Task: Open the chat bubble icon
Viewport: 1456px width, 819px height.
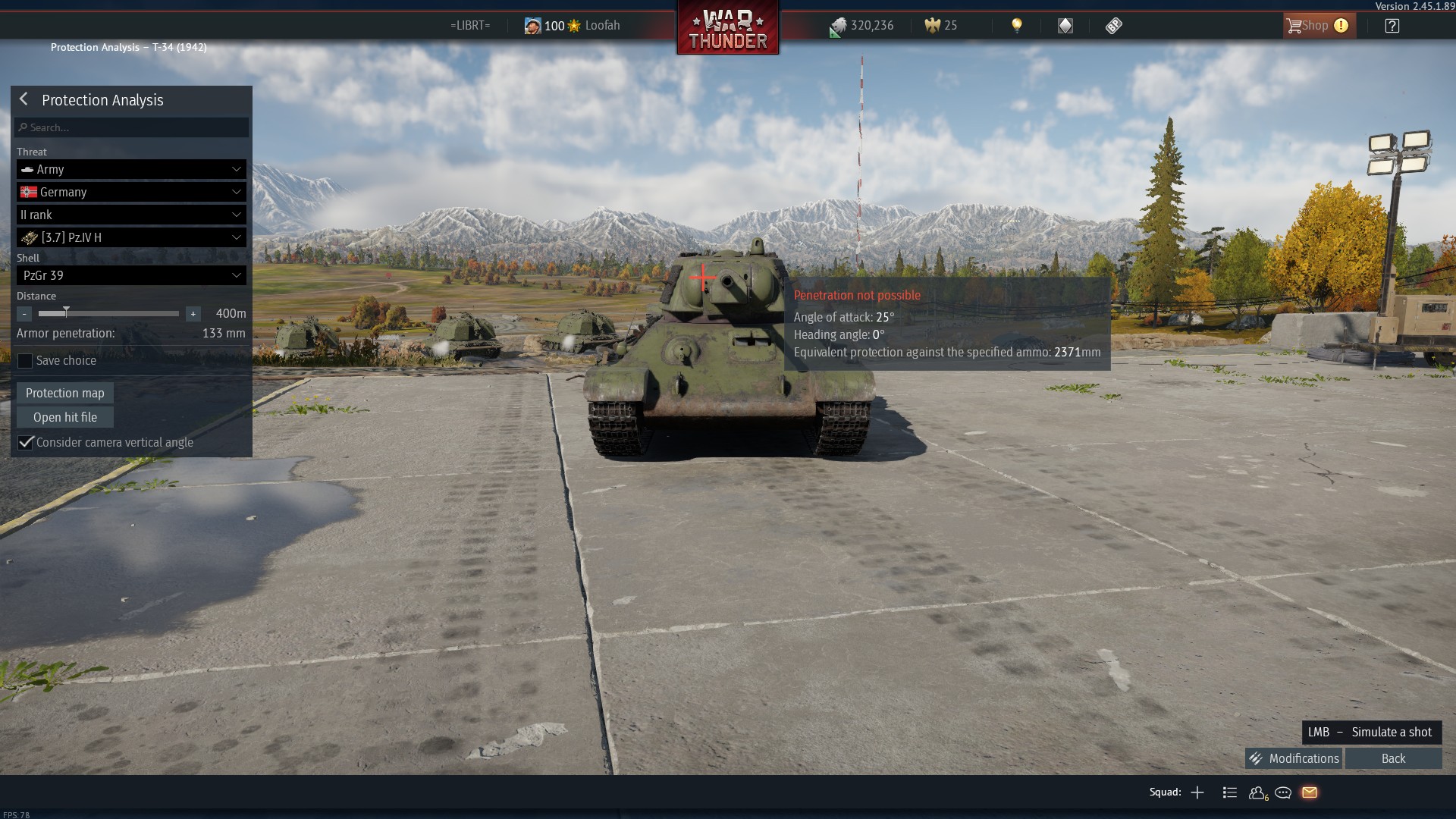Action: coord(1284,792)
